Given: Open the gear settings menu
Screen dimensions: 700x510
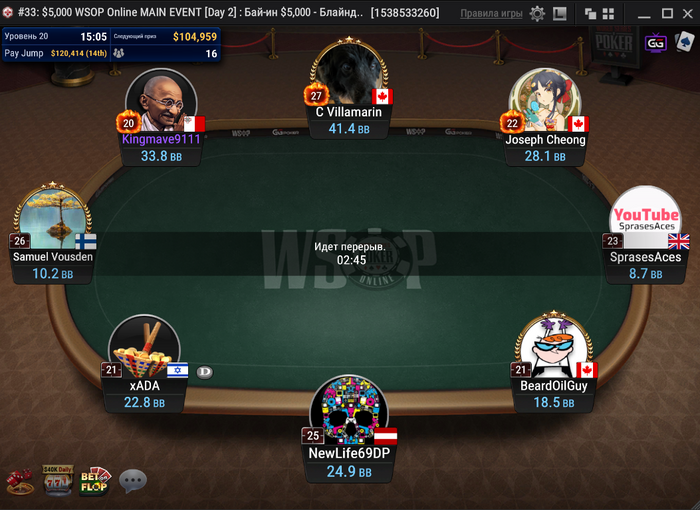Looking at the screenshot, I should [x=537, y=14].
